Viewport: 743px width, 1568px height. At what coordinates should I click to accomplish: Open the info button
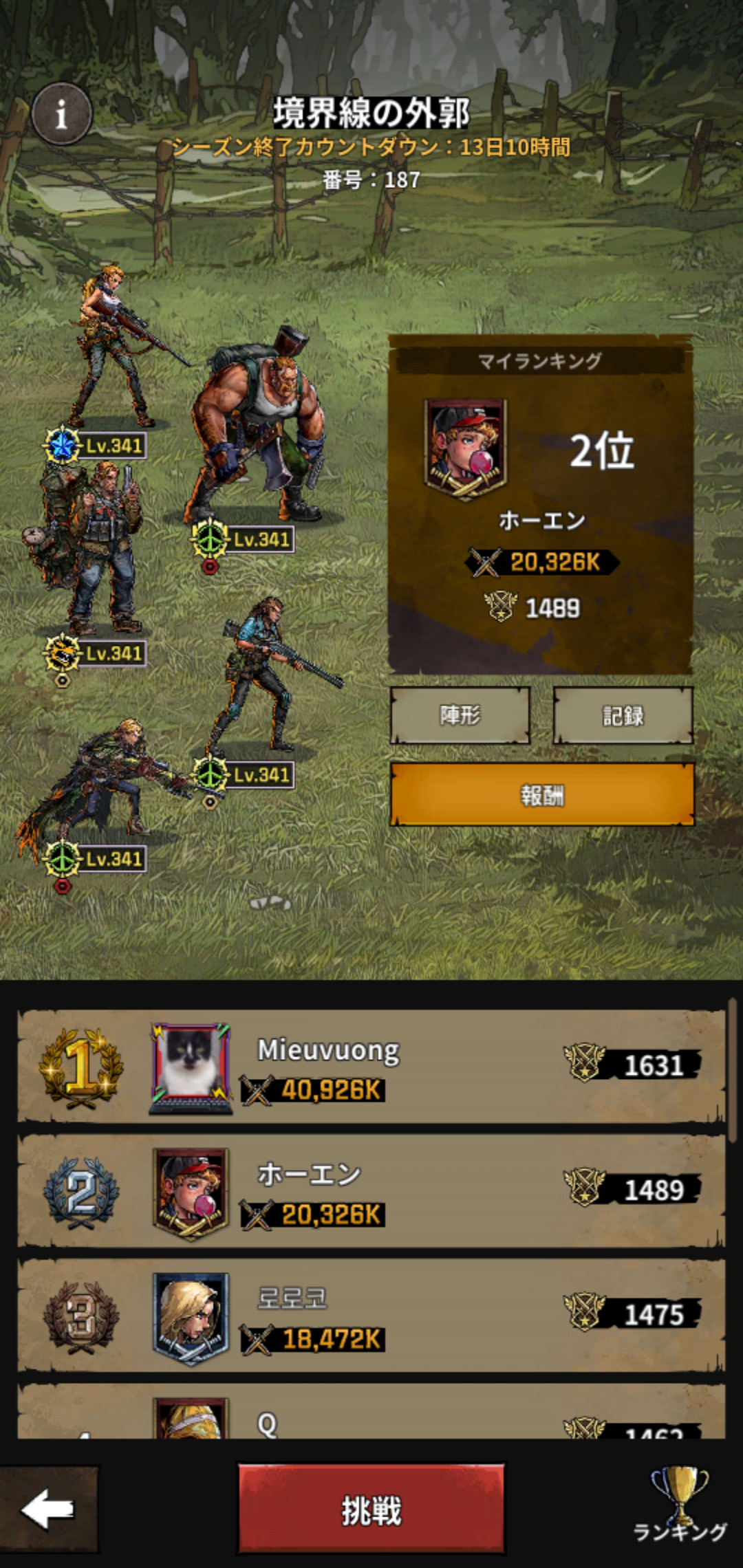[x=61, y=114]
